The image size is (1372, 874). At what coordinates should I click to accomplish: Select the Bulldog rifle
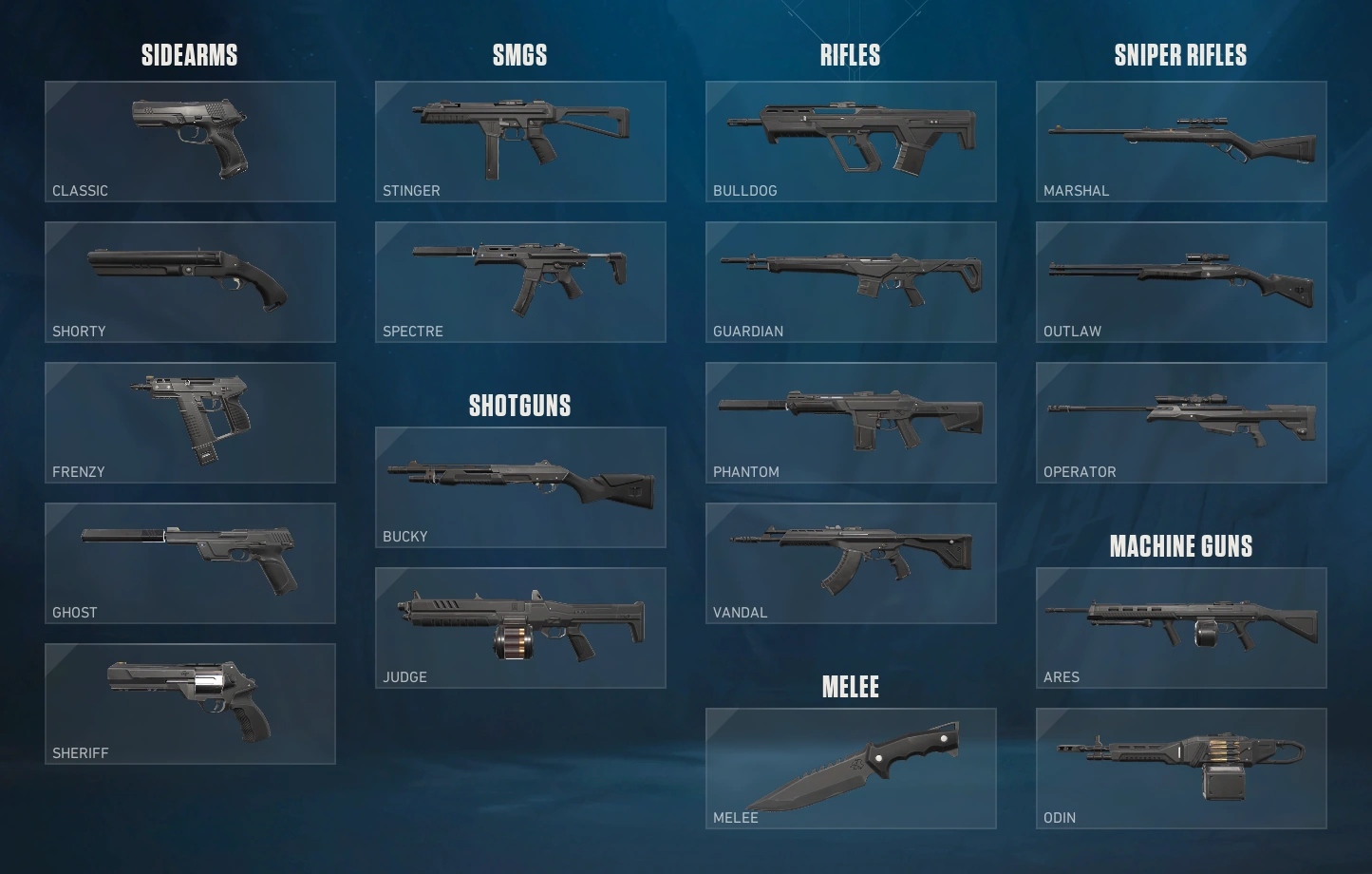pyautogui.click(x=850, y=141)
